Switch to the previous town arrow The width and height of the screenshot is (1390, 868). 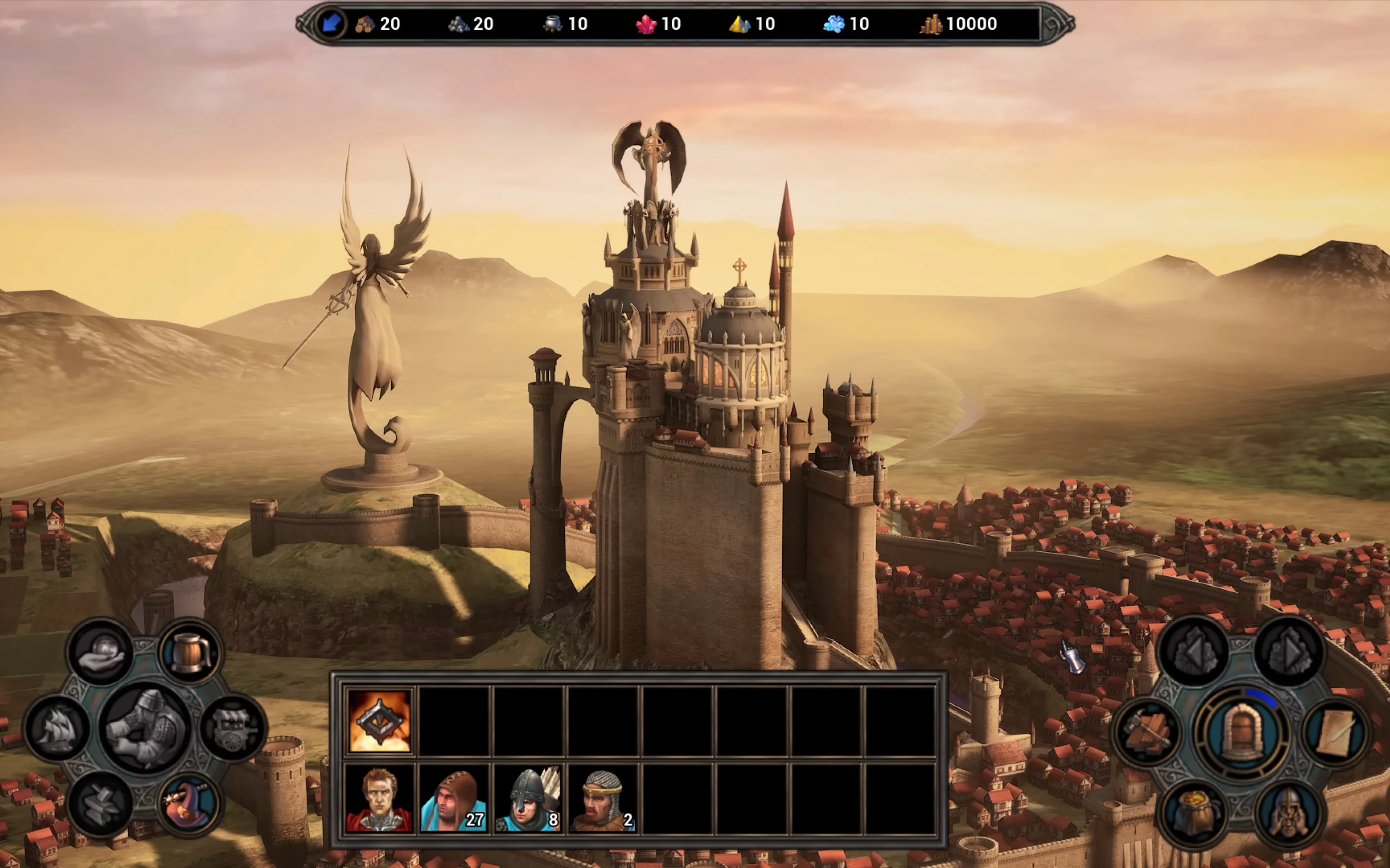(x=1194, y=651)
